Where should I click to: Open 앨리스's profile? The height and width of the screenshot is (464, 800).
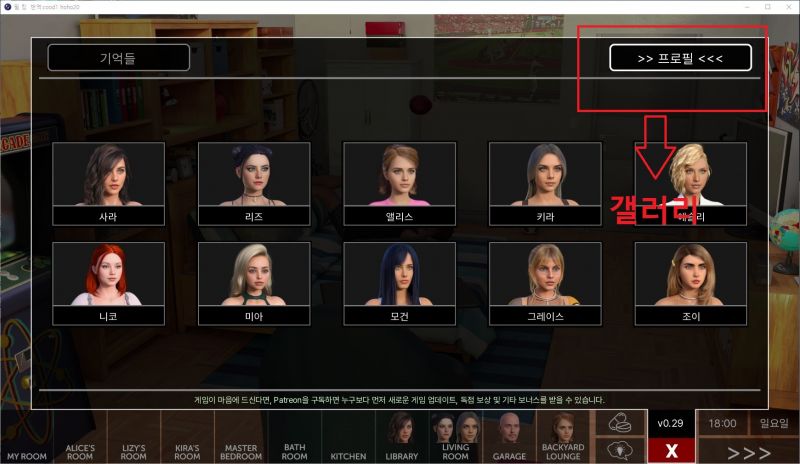(x=399, y=183)
